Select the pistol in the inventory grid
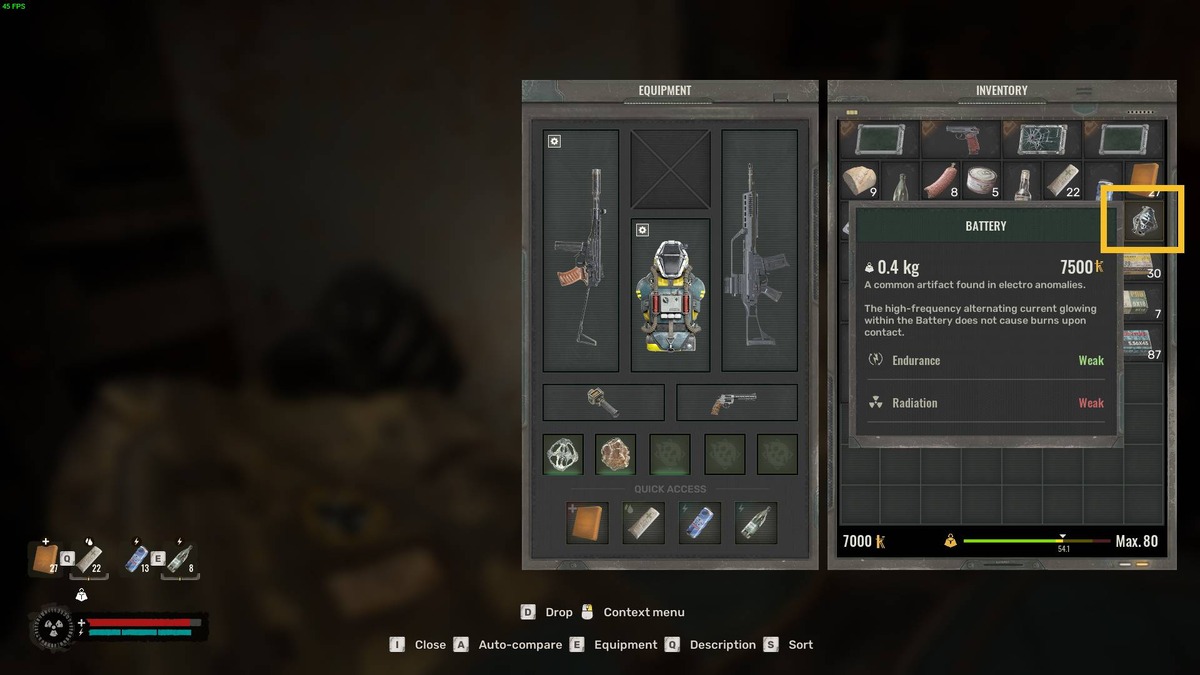1200x675 pixels. tap(961, 139)
